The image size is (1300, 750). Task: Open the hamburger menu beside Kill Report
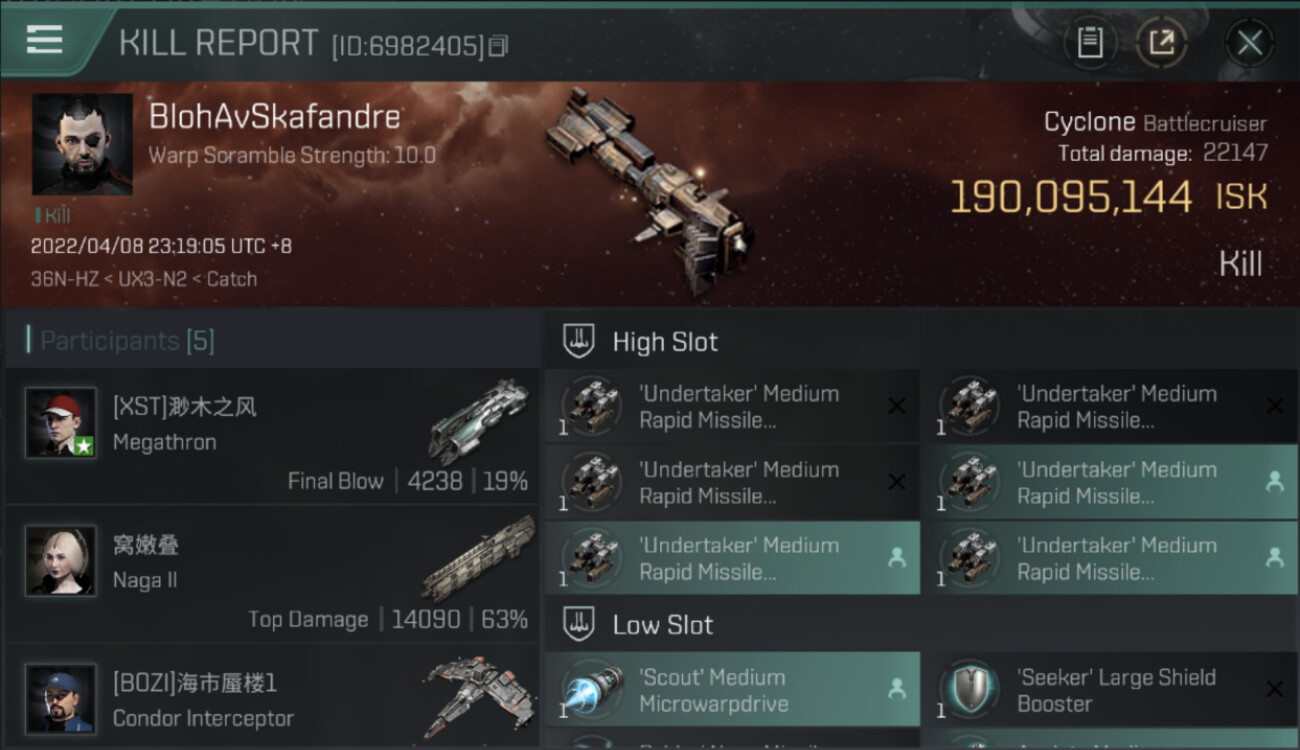(45, 40)
